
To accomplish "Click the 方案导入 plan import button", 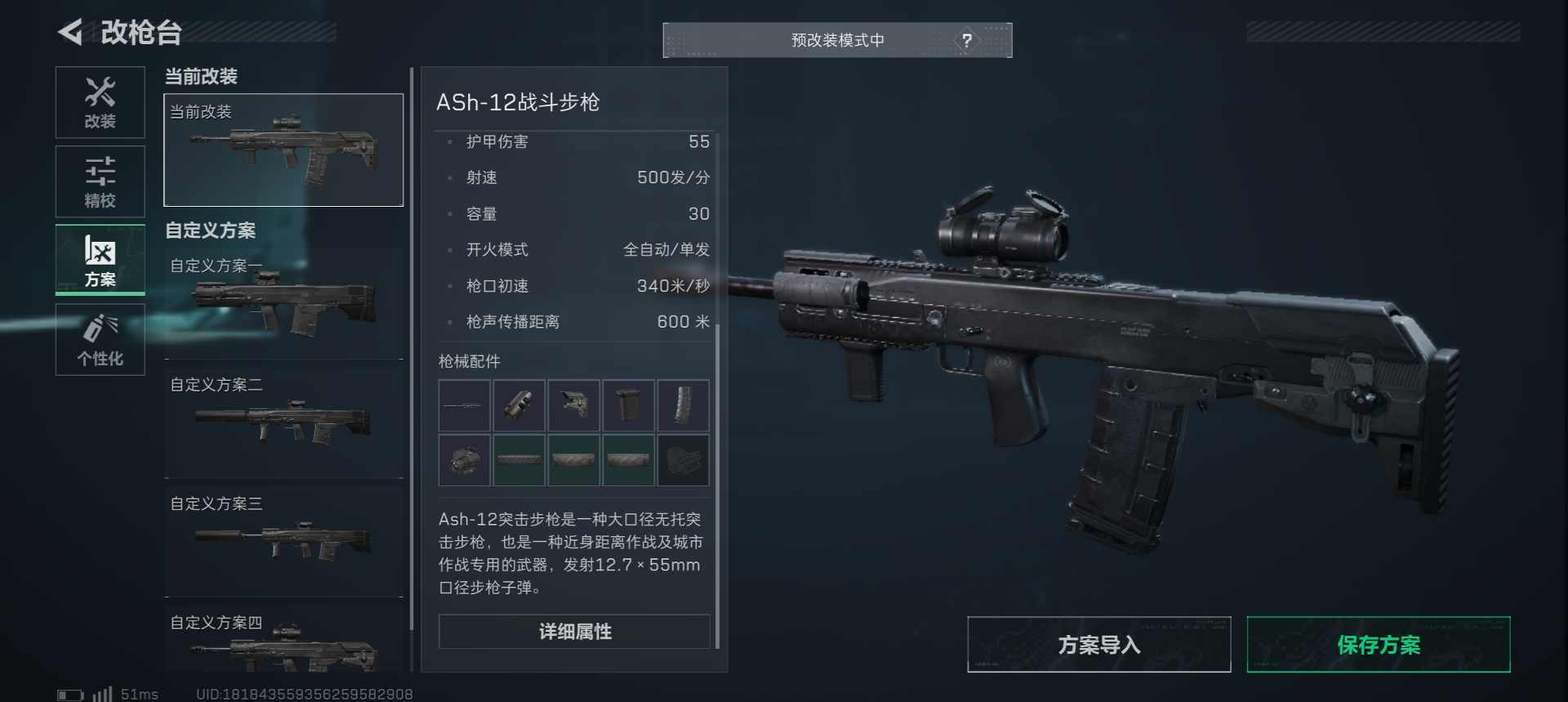I will click(1098, 645).
